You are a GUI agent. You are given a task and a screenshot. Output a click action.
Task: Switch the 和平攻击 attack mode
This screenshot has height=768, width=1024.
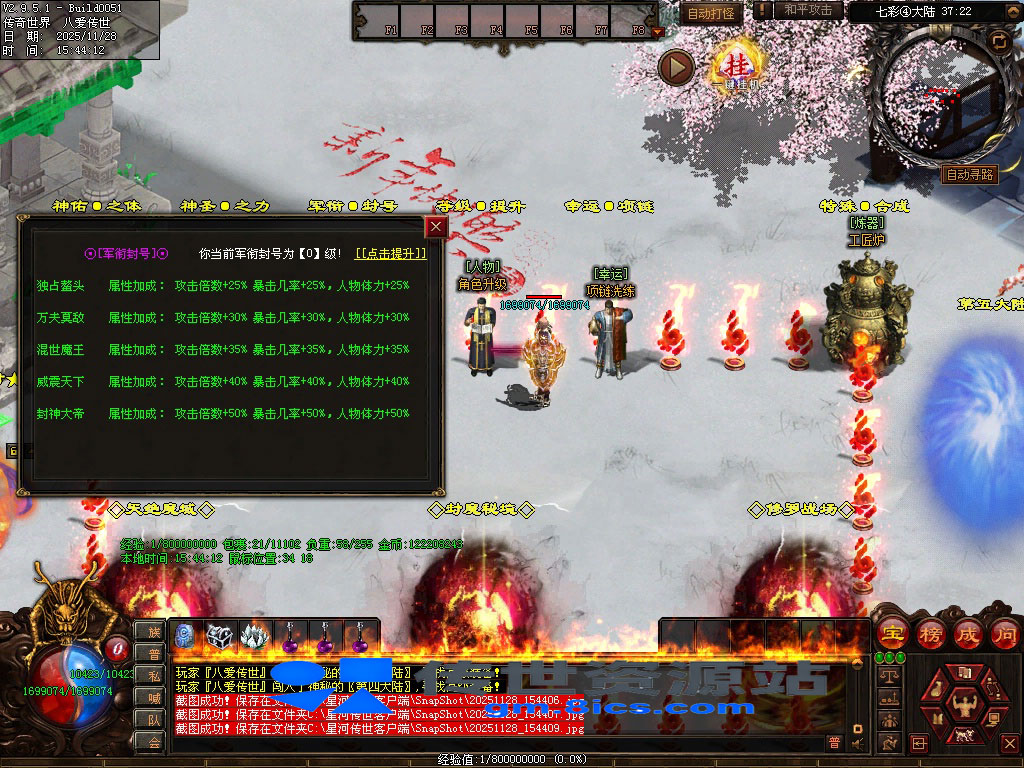pyautogui.click(x=807, y=10)
